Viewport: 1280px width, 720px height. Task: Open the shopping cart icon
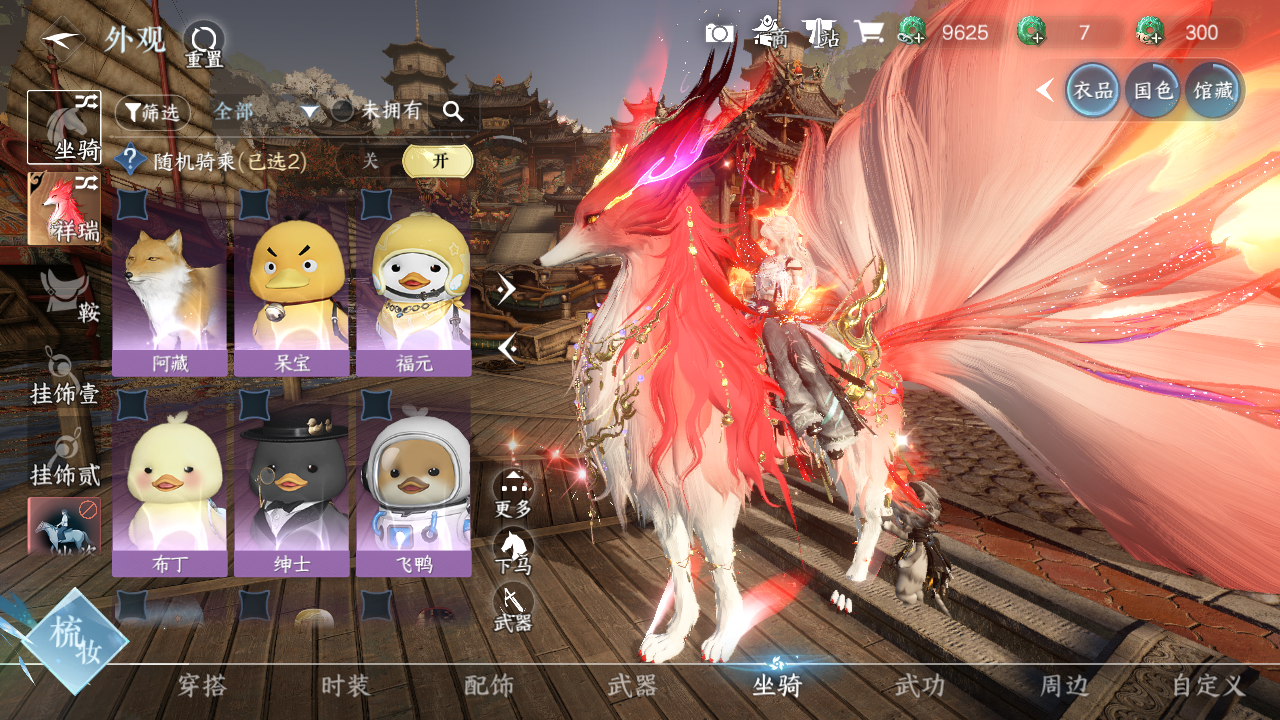[x=868, y=33]
